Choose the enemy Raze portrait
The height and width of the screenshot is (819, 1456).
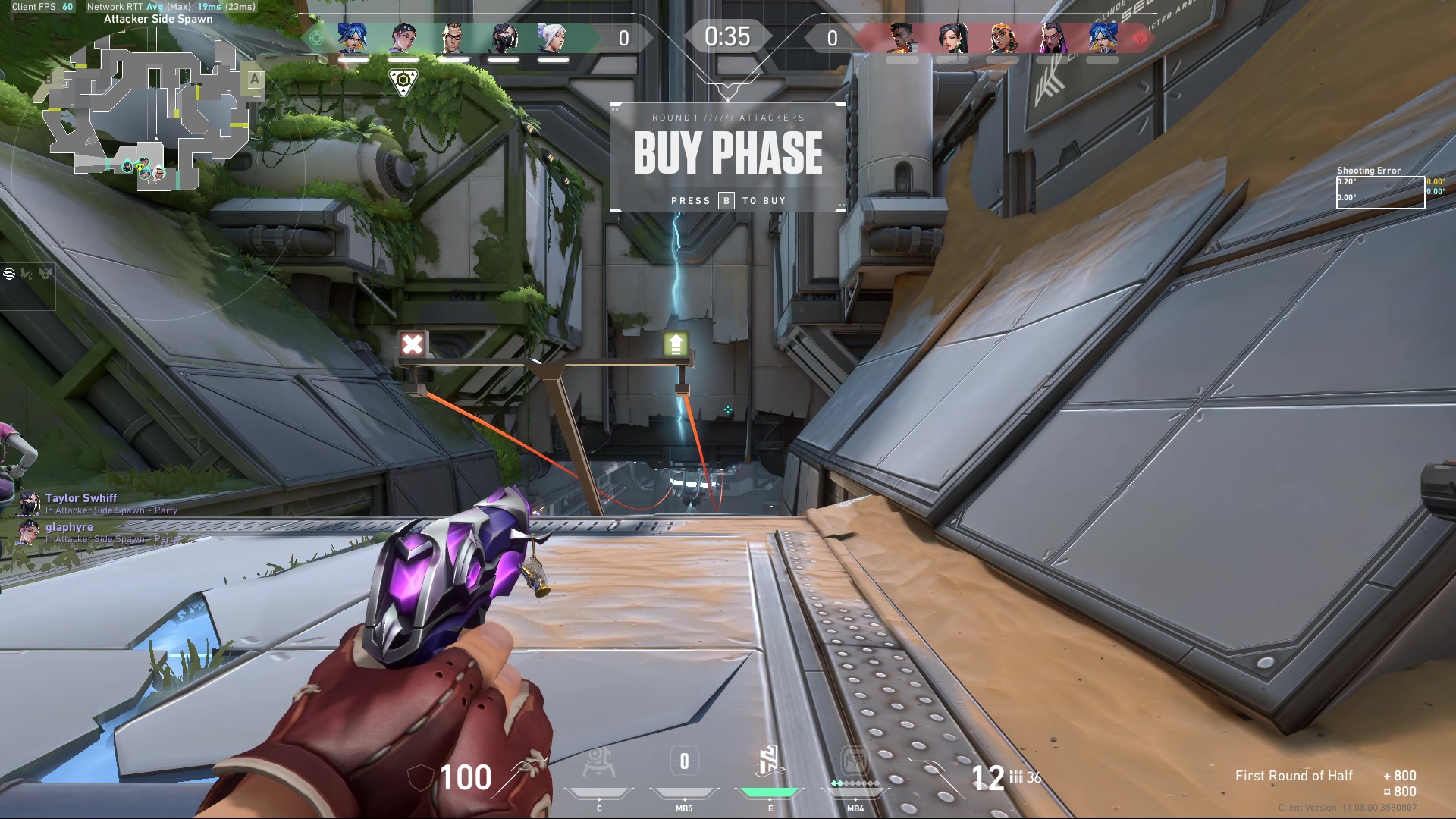click(x=1002, y=37)
